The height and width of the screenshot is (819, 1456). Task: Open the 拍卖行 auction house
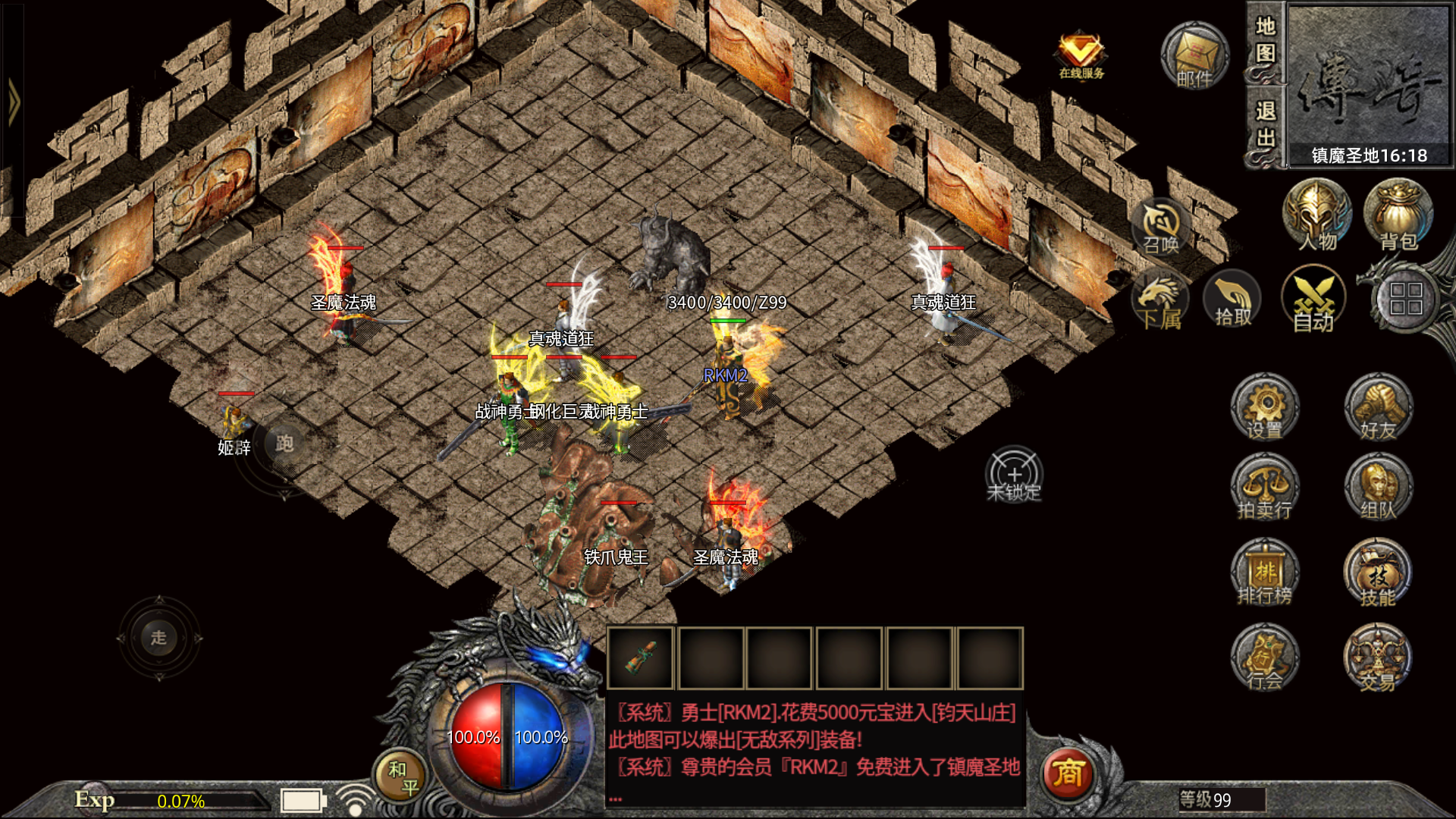[x=1264, y=487]
